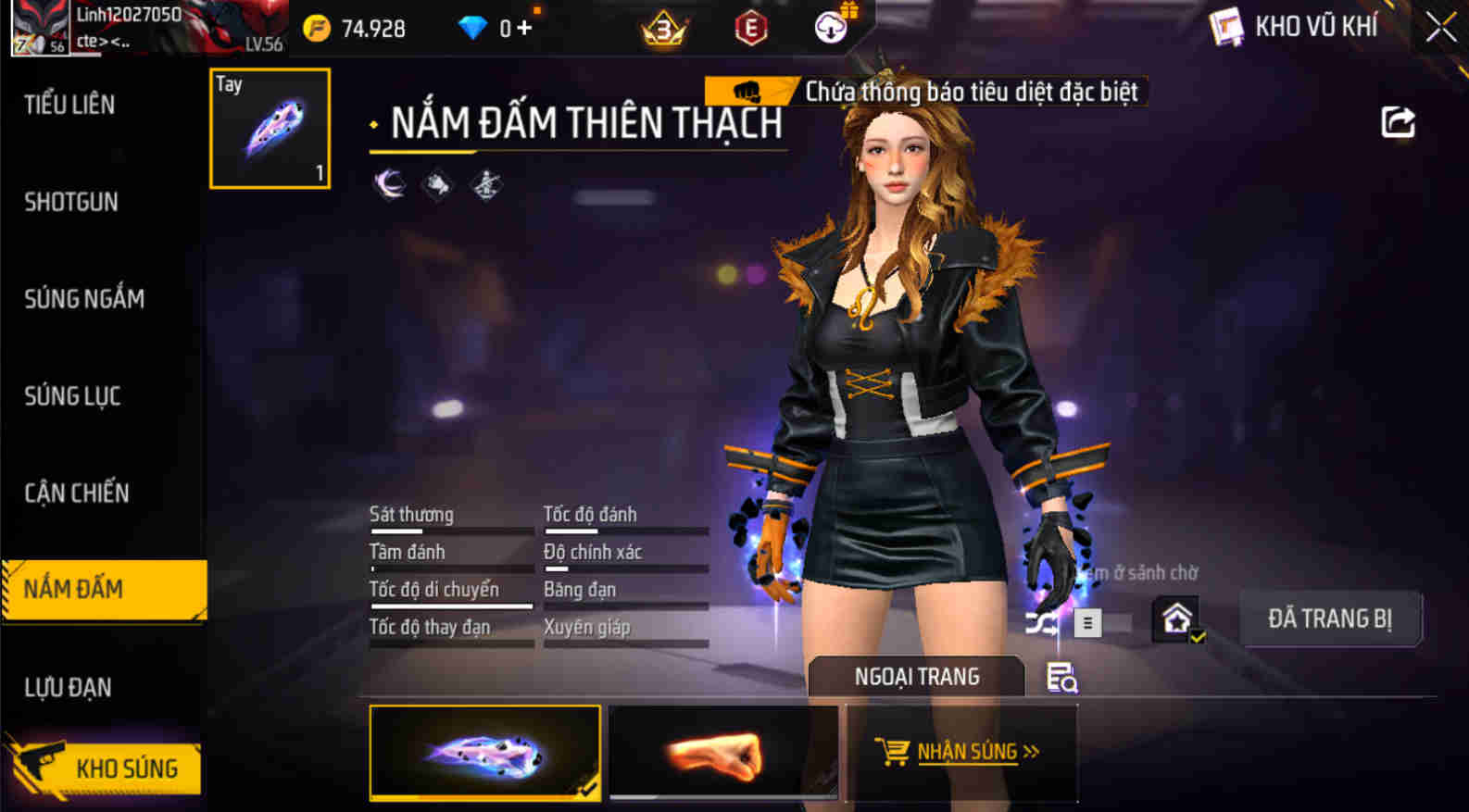Switch to the Ngoại Trang tab

916,677
